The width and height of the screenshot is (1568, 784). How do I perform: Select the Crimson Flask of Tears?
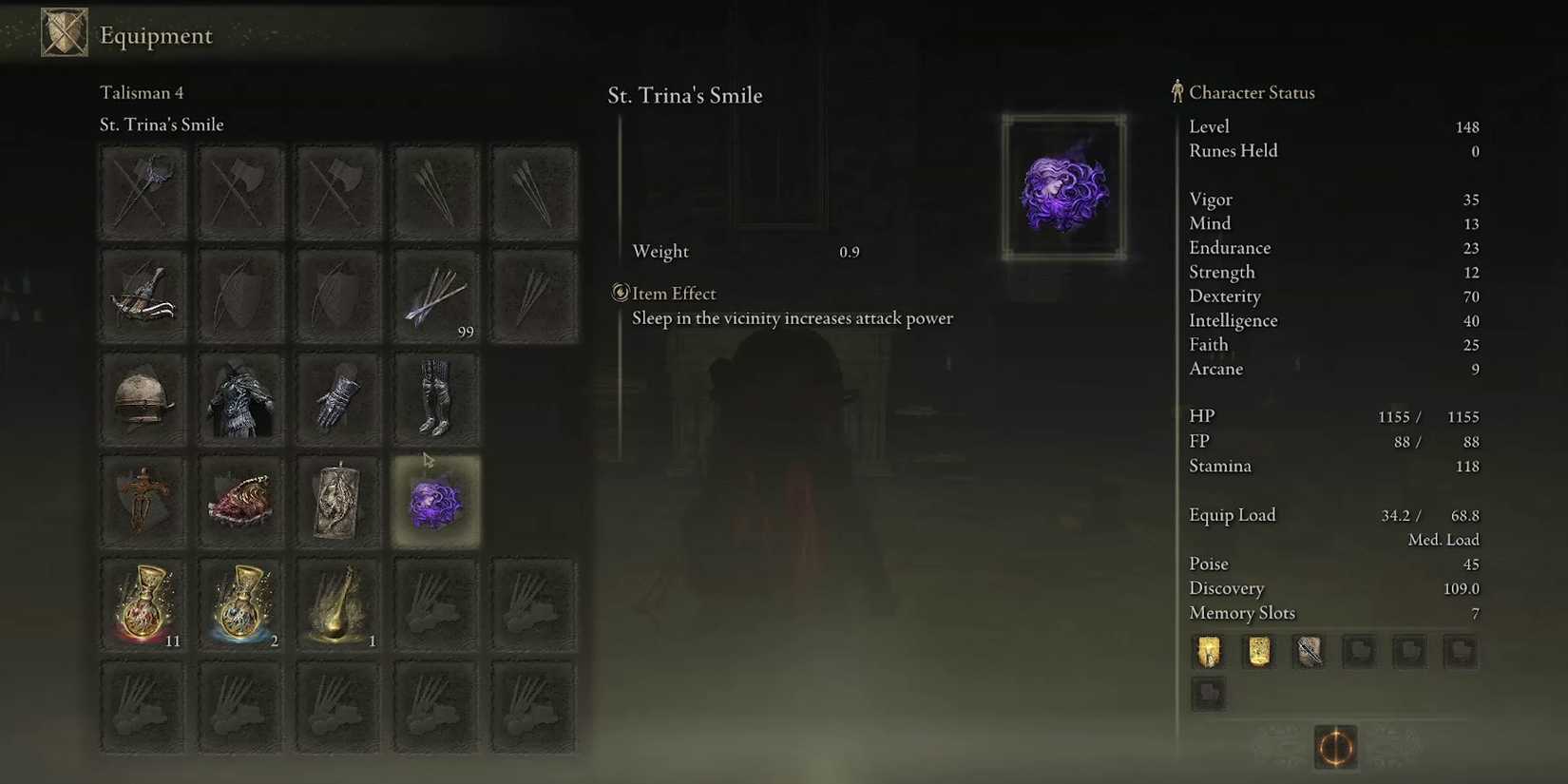click(x=143, y=603)
